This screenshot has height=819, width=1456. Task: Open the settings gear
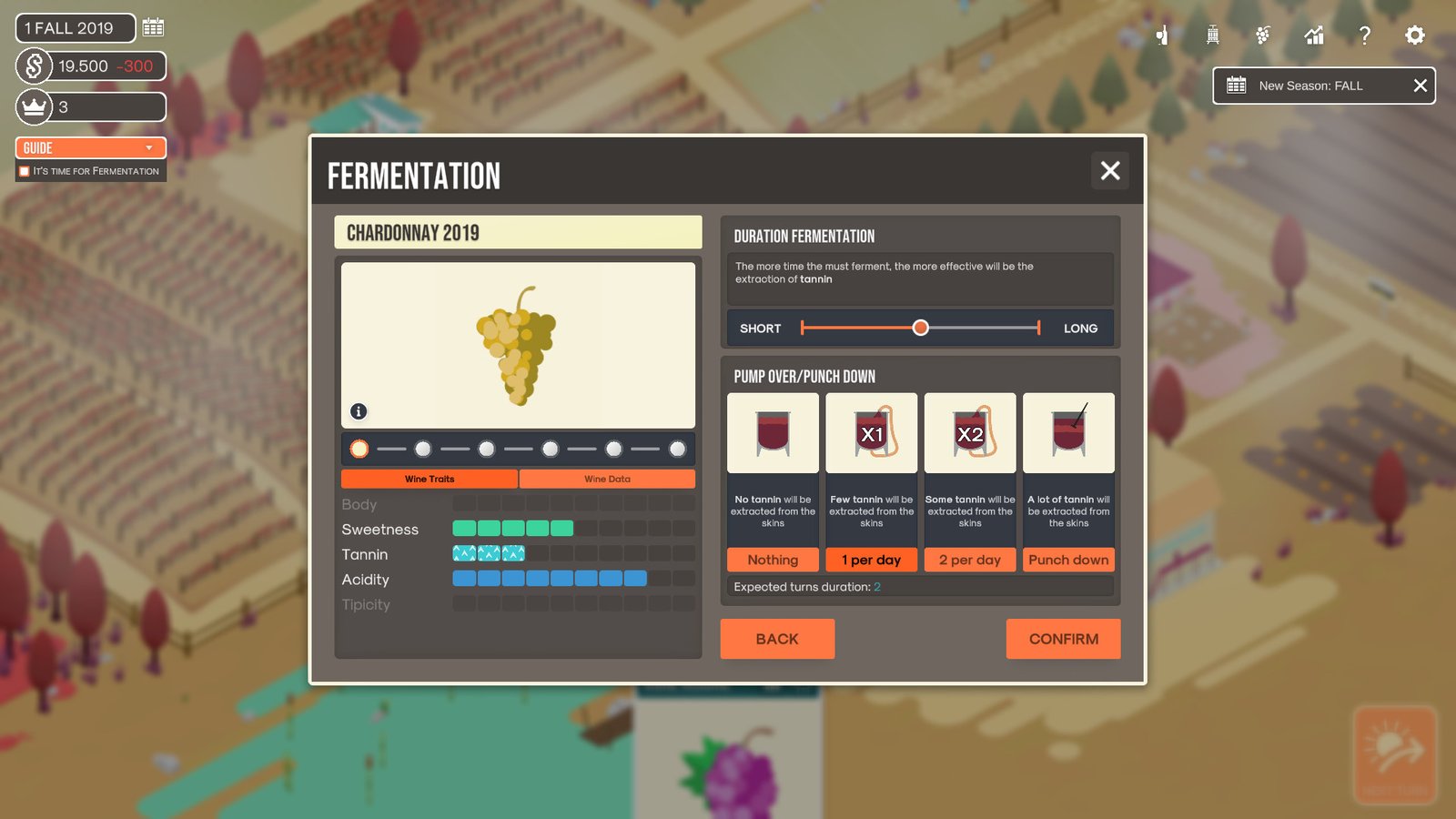1414,35
